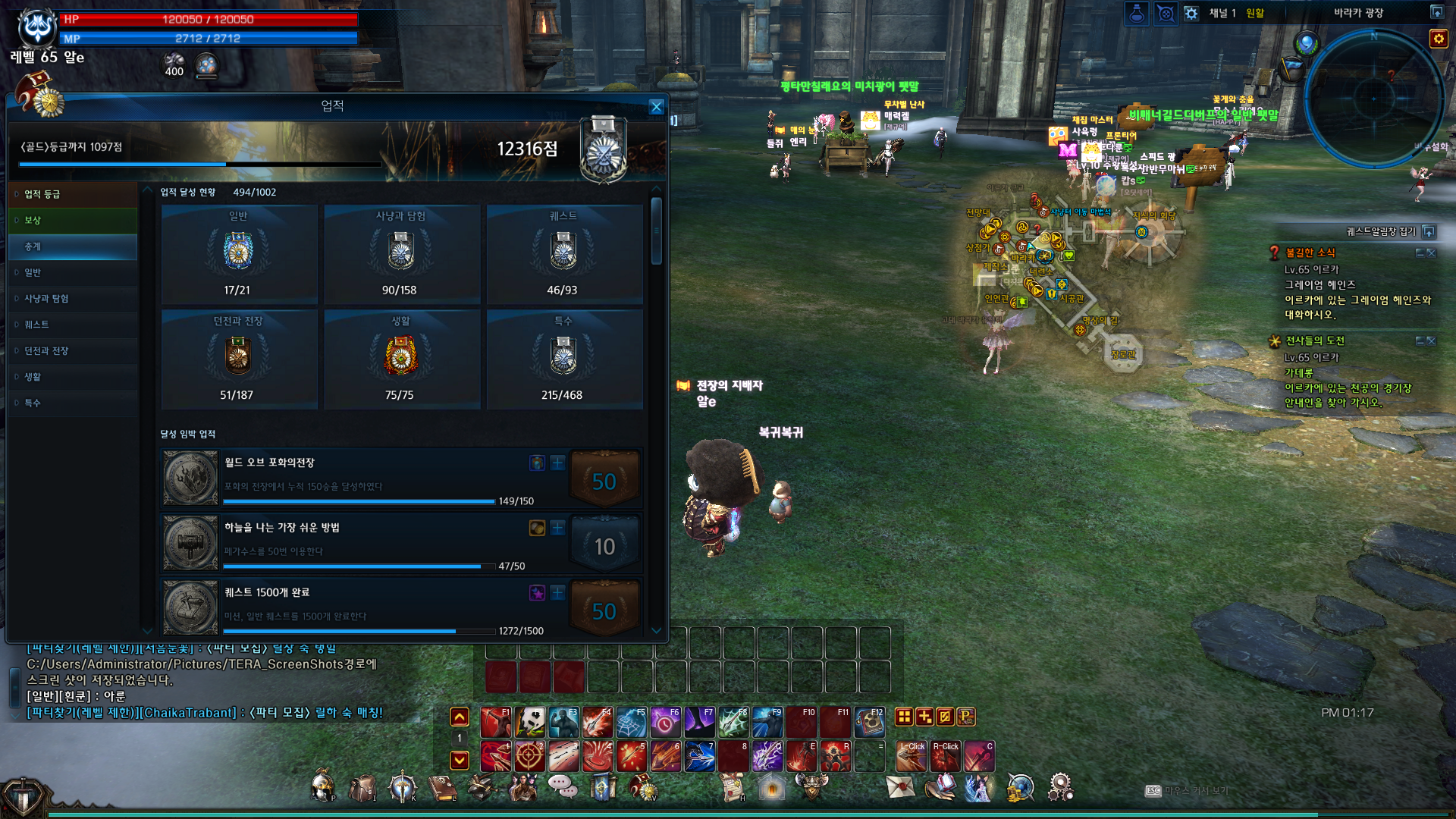Open the inventory bag icon in bottom menu

(x=362, y=788)
